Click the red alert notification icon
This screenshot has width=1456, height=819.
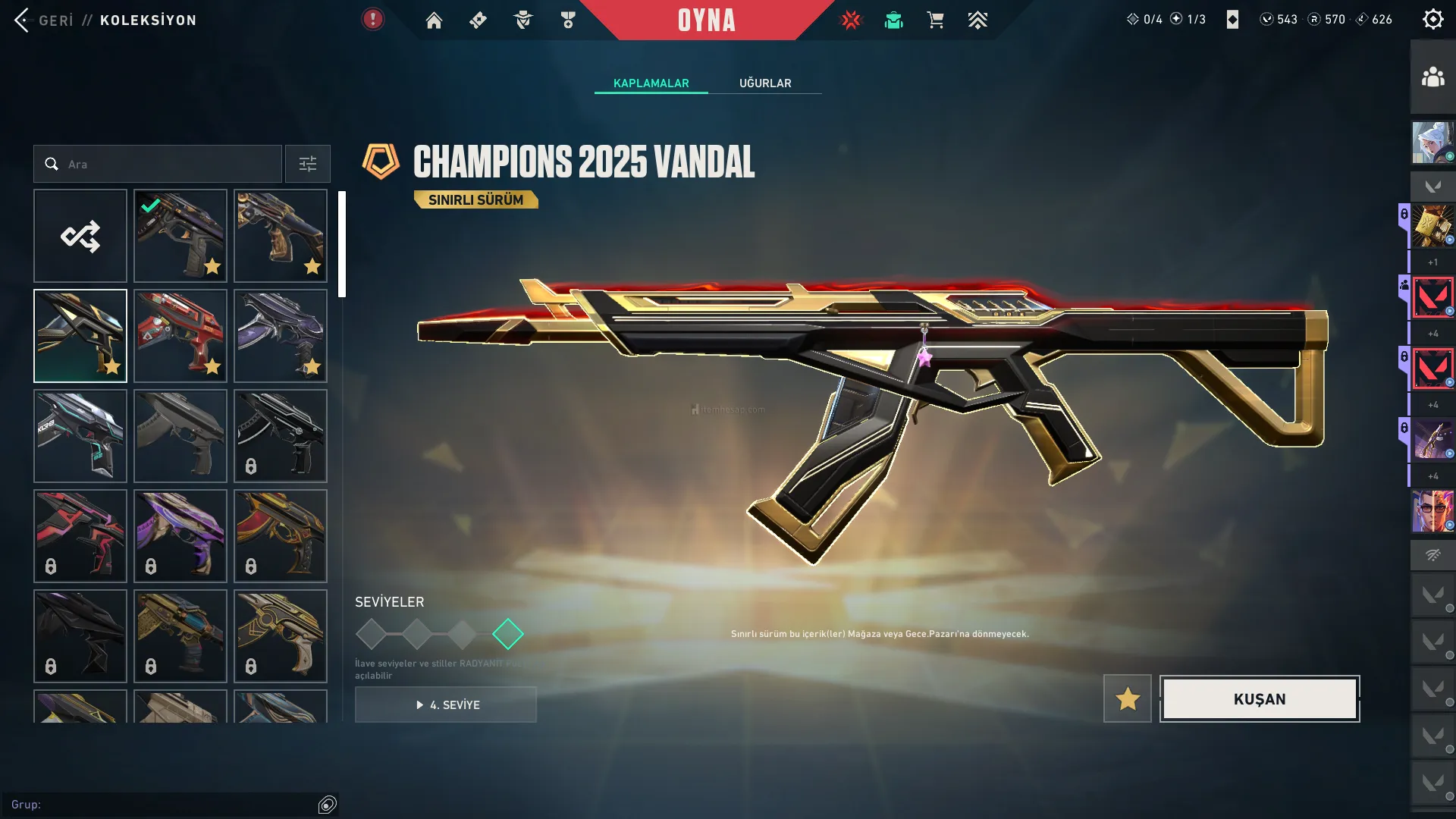pyautogui.click(x=372, y=20)
